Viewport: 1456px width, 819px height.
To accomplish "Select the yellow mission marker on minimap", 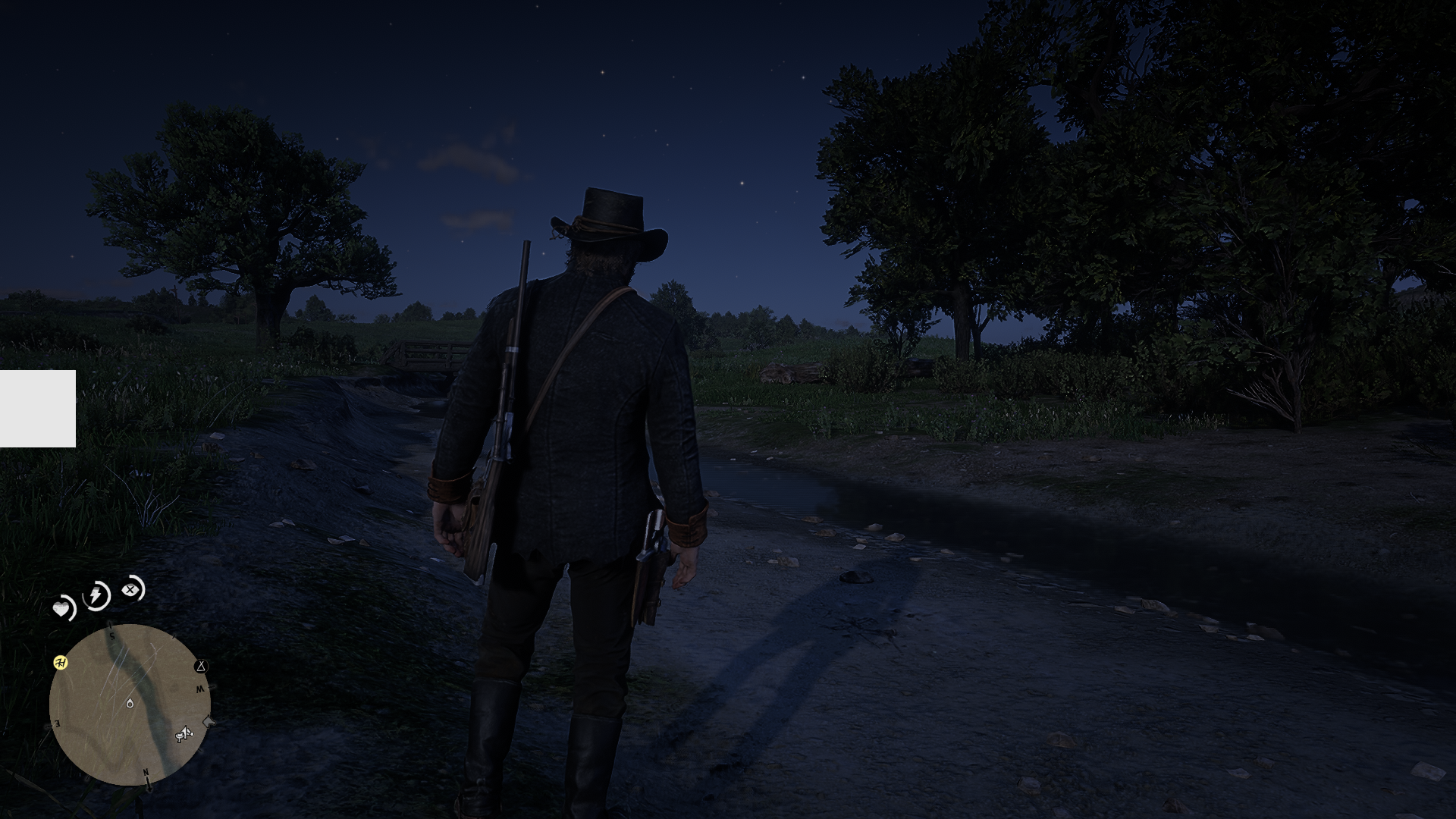I will pos(61,663).
